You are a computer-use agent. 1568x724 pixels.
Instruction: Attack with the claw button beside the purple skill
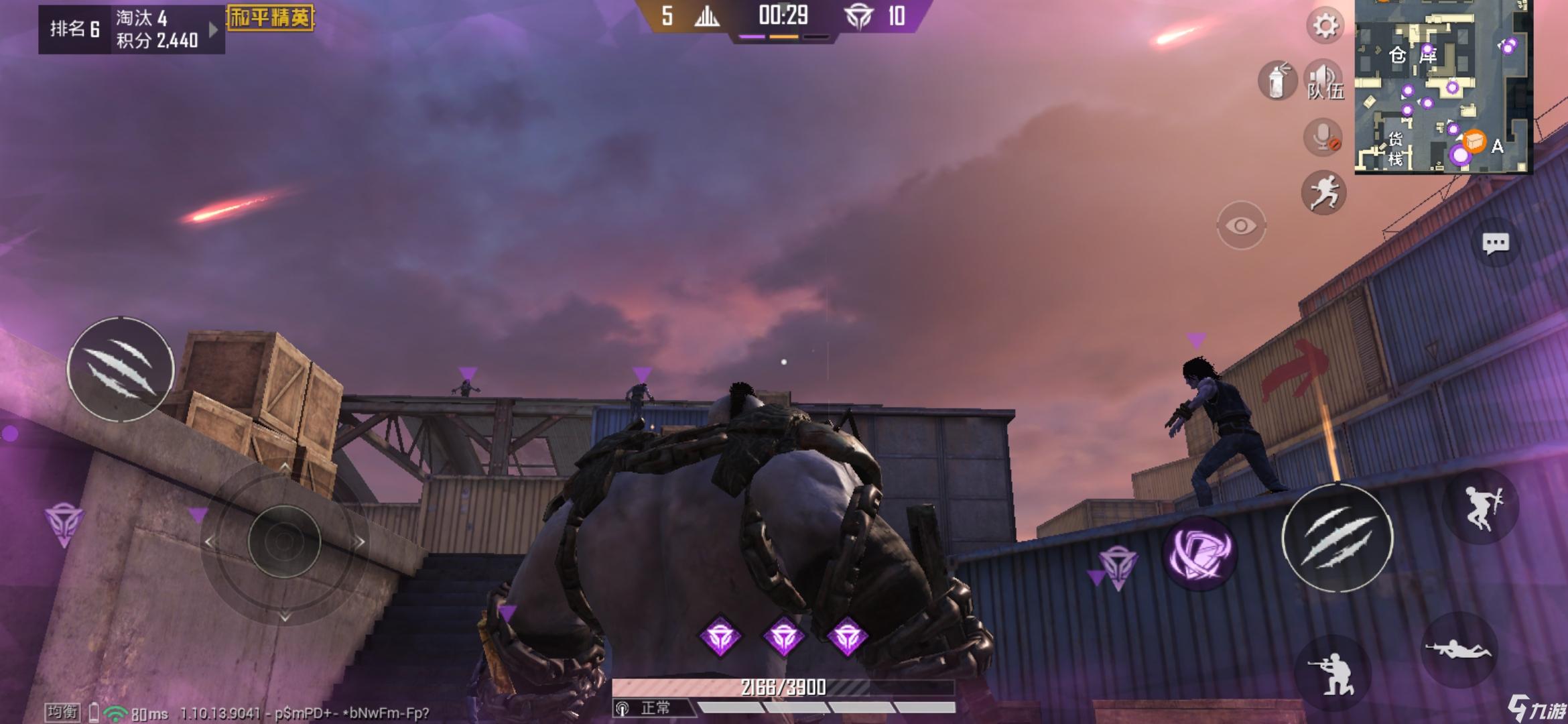1337,538
